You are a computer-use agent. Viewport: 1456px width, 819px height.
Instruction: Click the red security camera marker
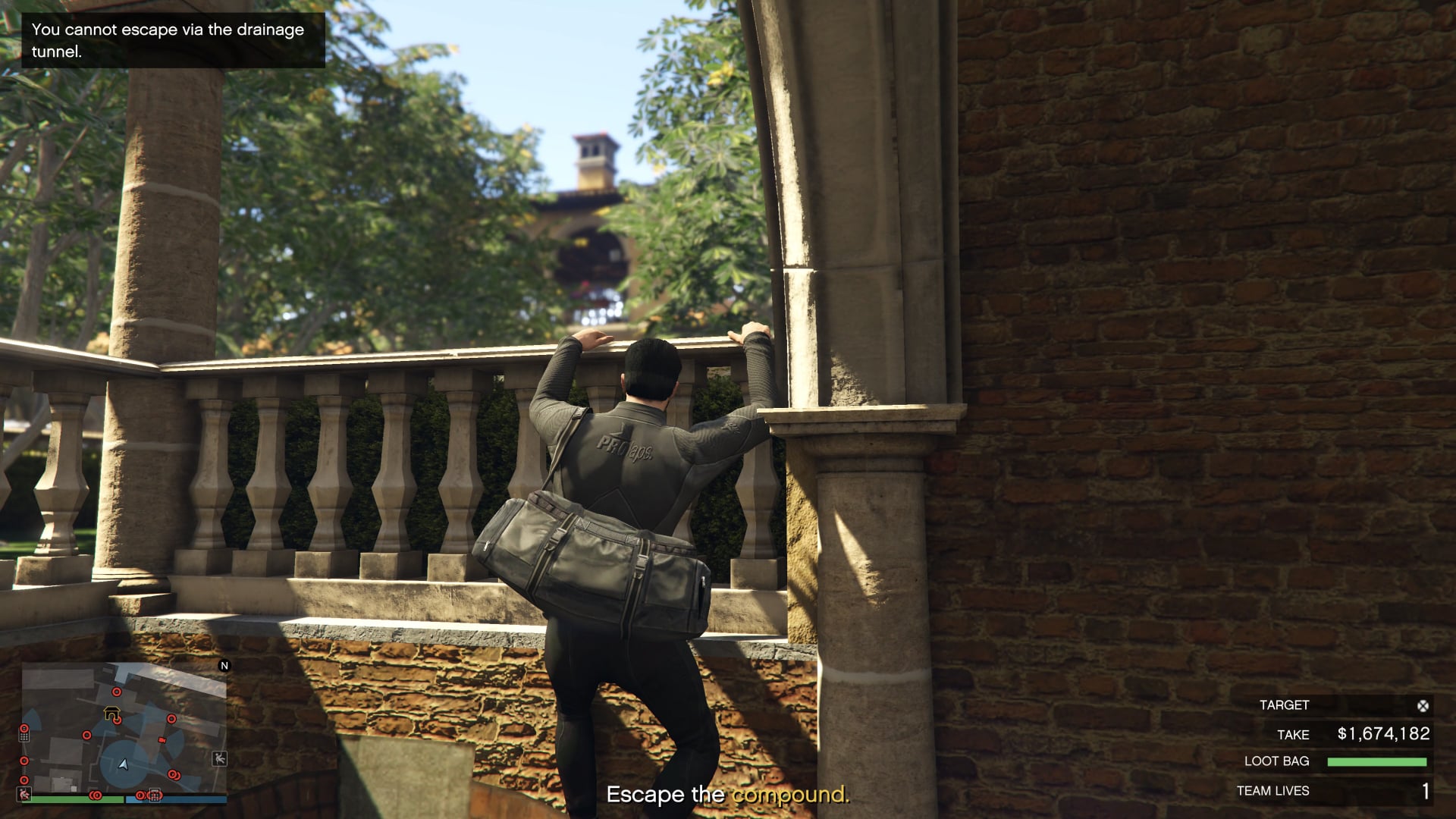tap(162, 739)
